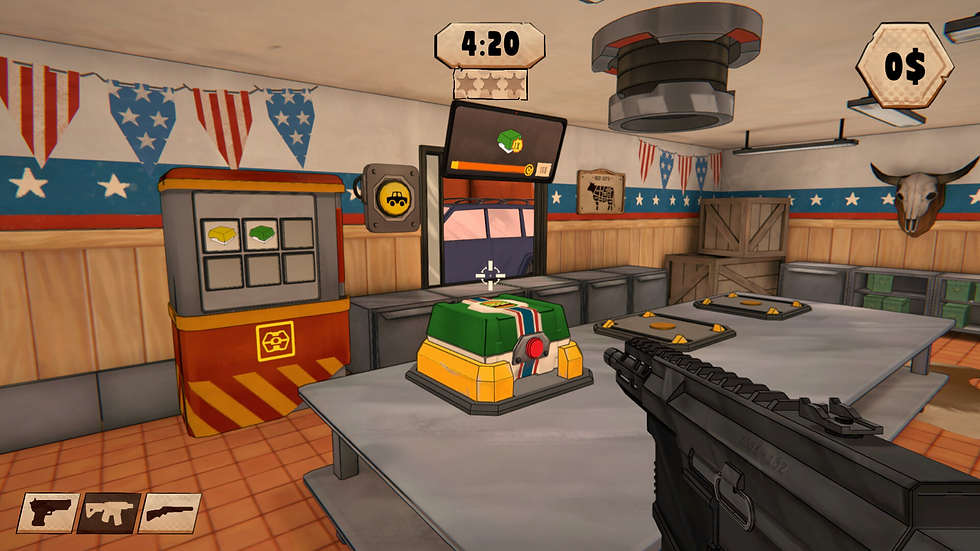Image resolution: width=980 pixels, height=551 pixels.
Task: Select the pistol weapon slot
Action: [x=47, y=513]
